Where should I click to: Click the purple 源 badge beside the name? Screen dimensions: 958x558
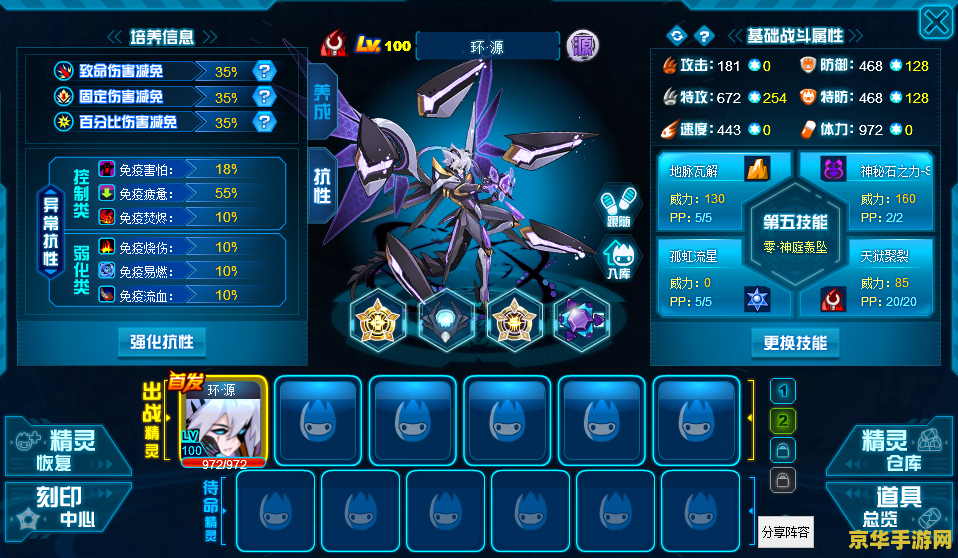click(x=583, y=45)
